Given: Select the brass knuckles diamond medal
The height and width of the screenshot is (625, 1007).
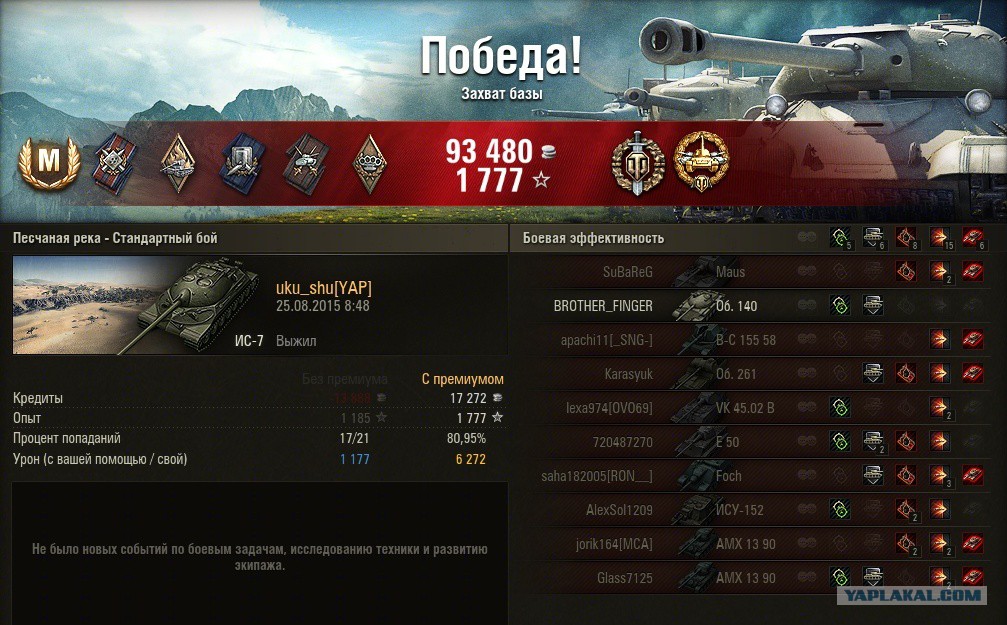Looking at the screenshot, I should (372, 160).
